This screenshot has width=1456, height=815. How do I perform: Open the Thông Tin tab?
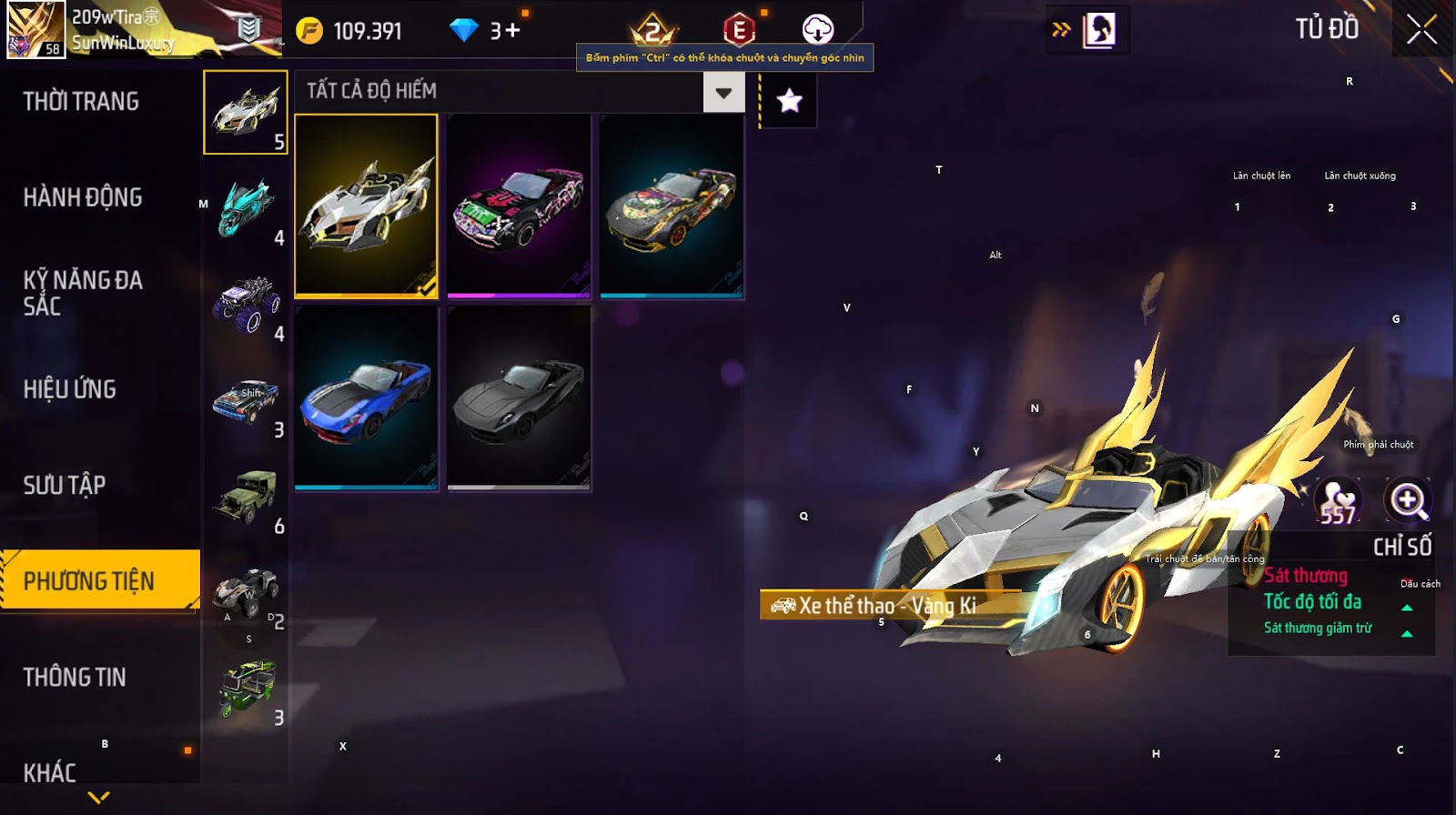tap(75, 677)
